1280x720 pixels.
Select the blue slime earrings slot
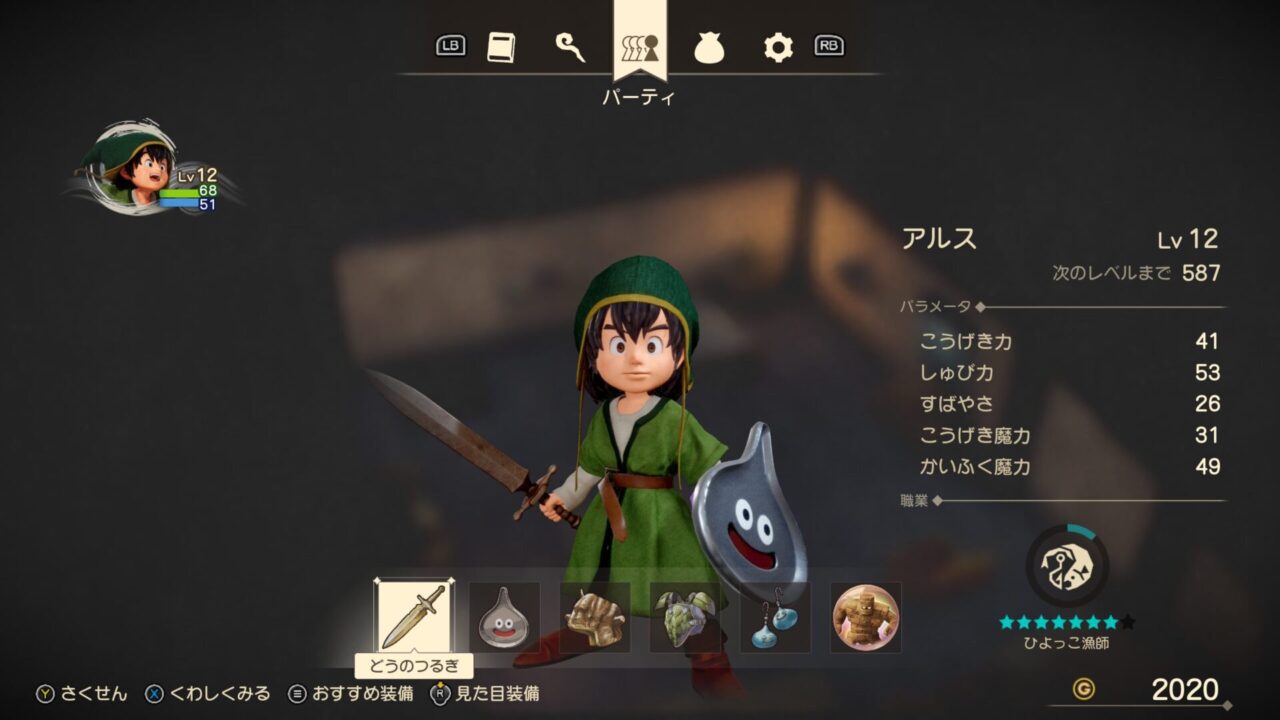point(775,617)
